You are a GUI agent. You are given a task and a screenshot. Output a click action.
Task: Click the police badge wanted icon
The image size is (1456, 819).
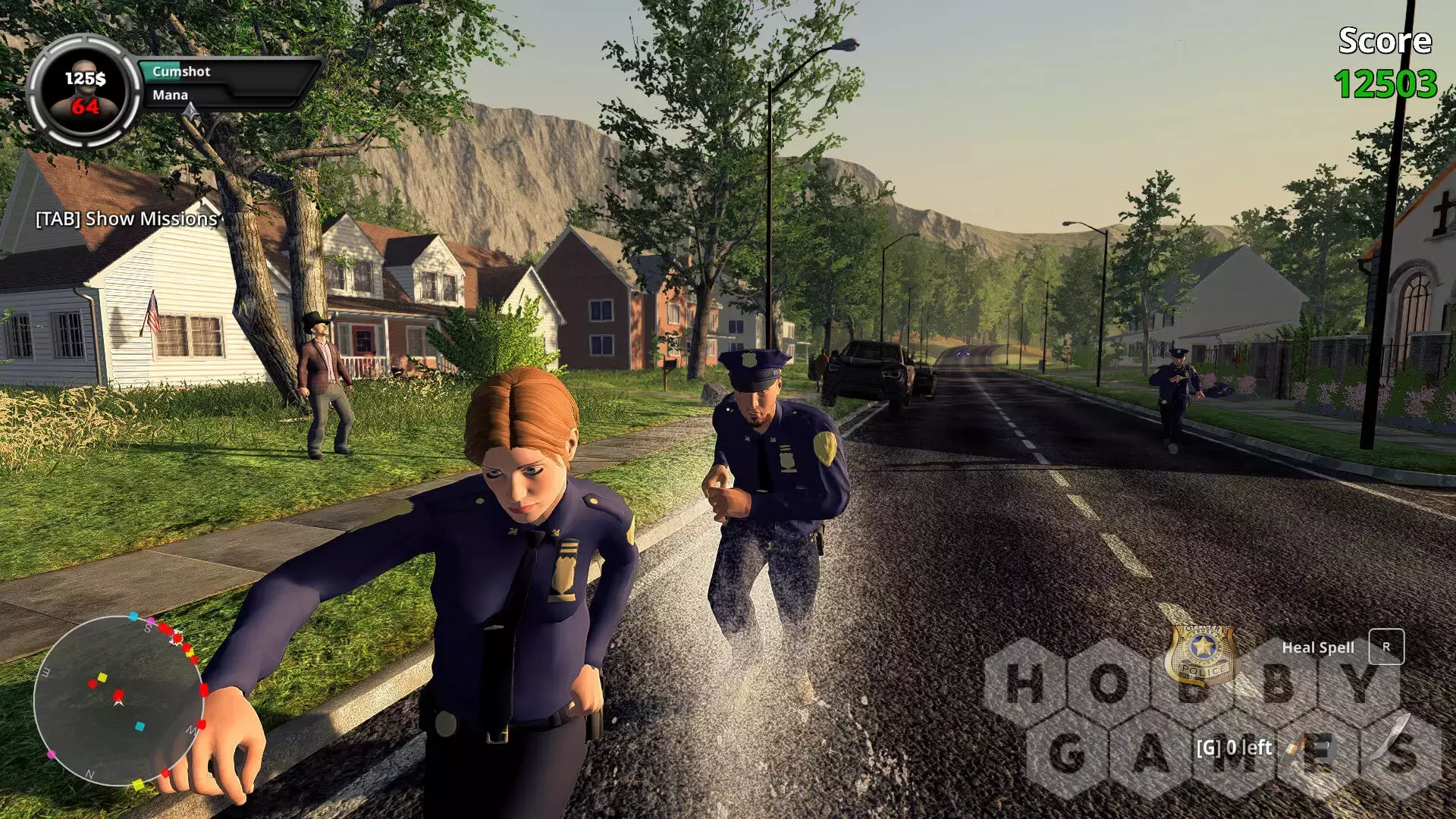[x=1202, y=654]
